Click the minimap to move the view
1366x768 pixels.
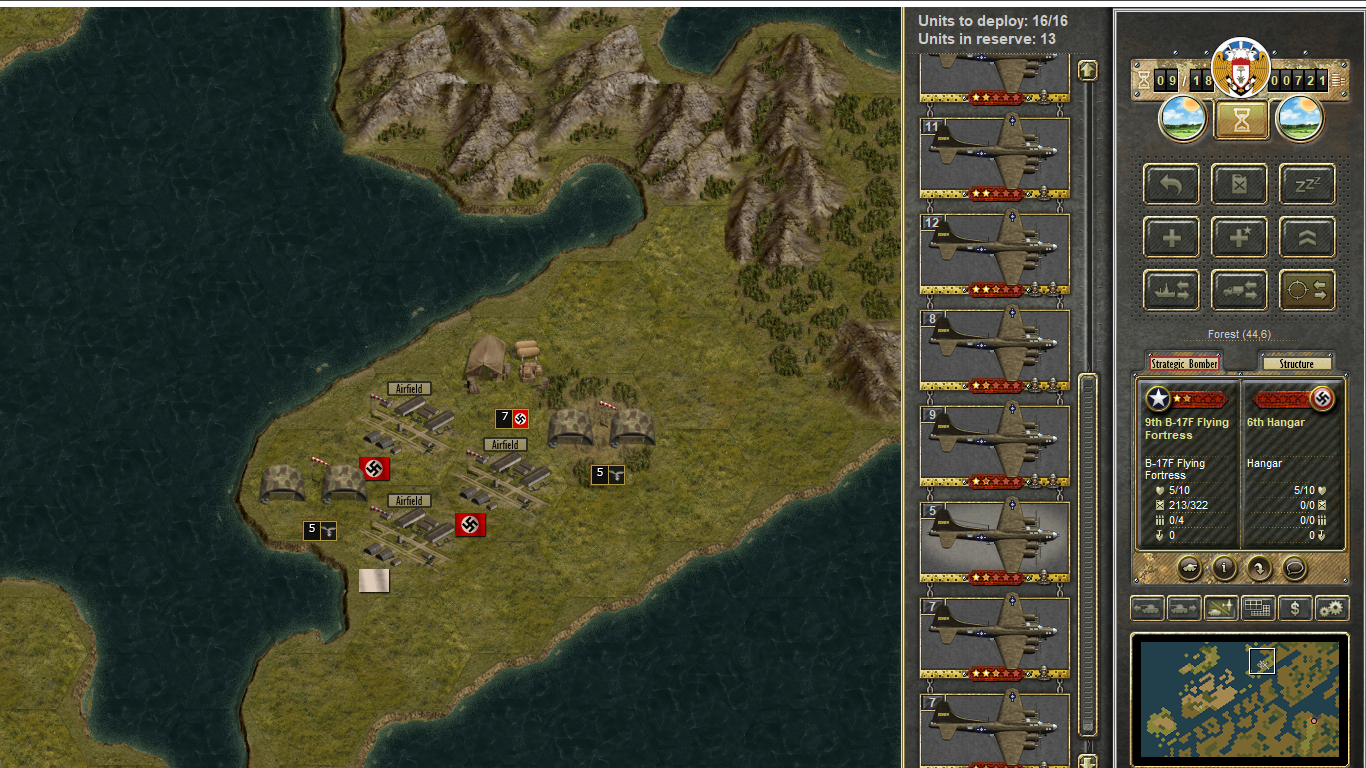[1239, 698]
